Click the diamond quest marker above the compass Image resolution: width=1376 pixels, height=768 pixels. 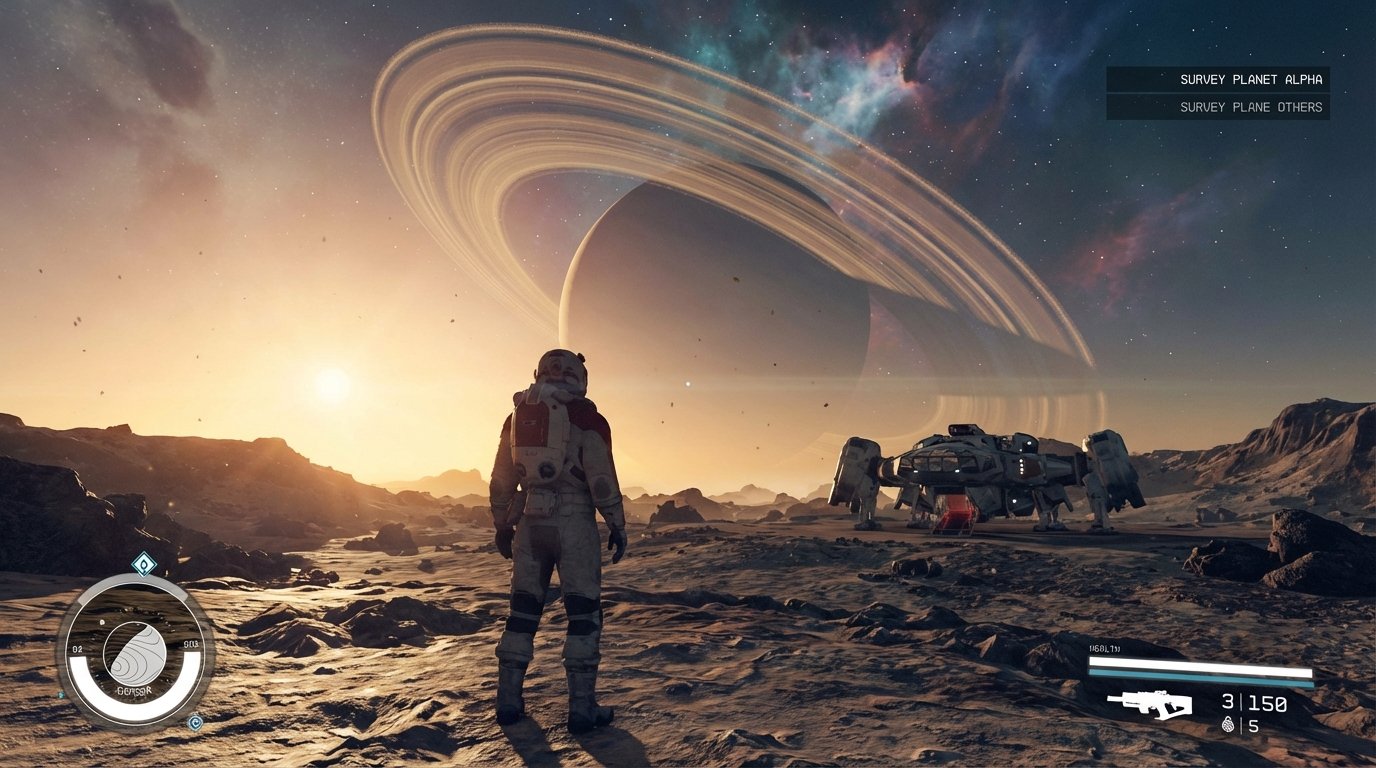[x=143, y=562]
